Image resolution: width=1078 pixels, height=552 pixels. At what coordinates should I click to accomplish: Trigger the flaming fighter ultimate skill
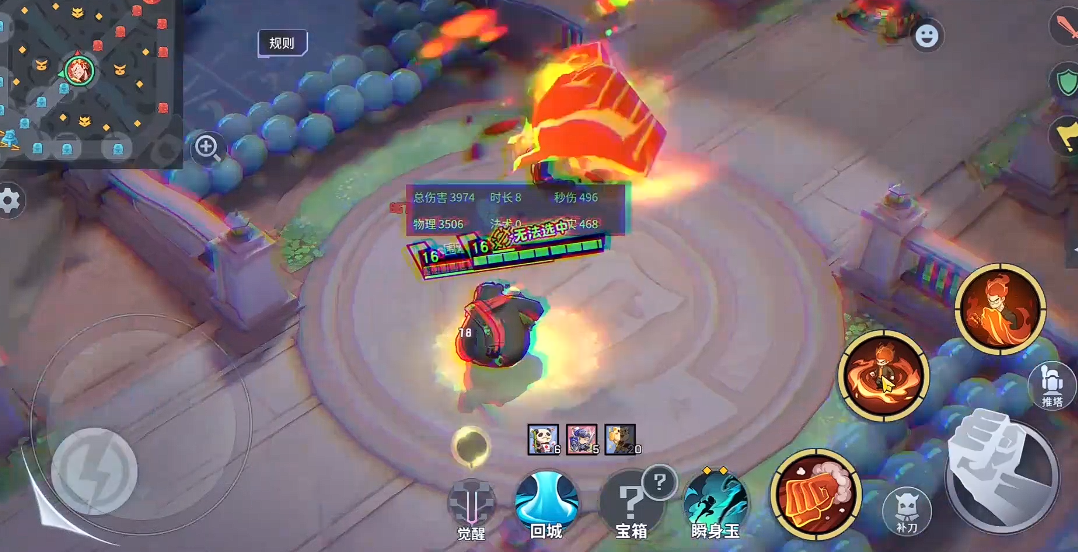point(1000,308)
